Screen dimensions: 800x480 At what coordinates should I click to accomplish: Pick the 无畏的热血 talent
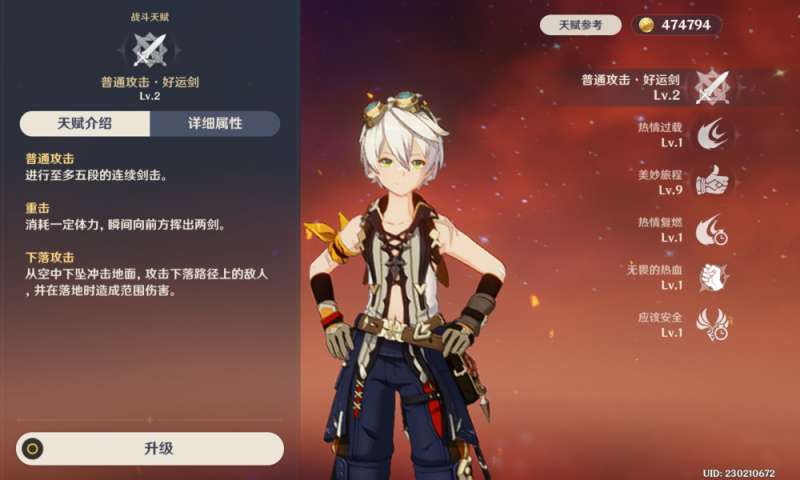(715, 277)
